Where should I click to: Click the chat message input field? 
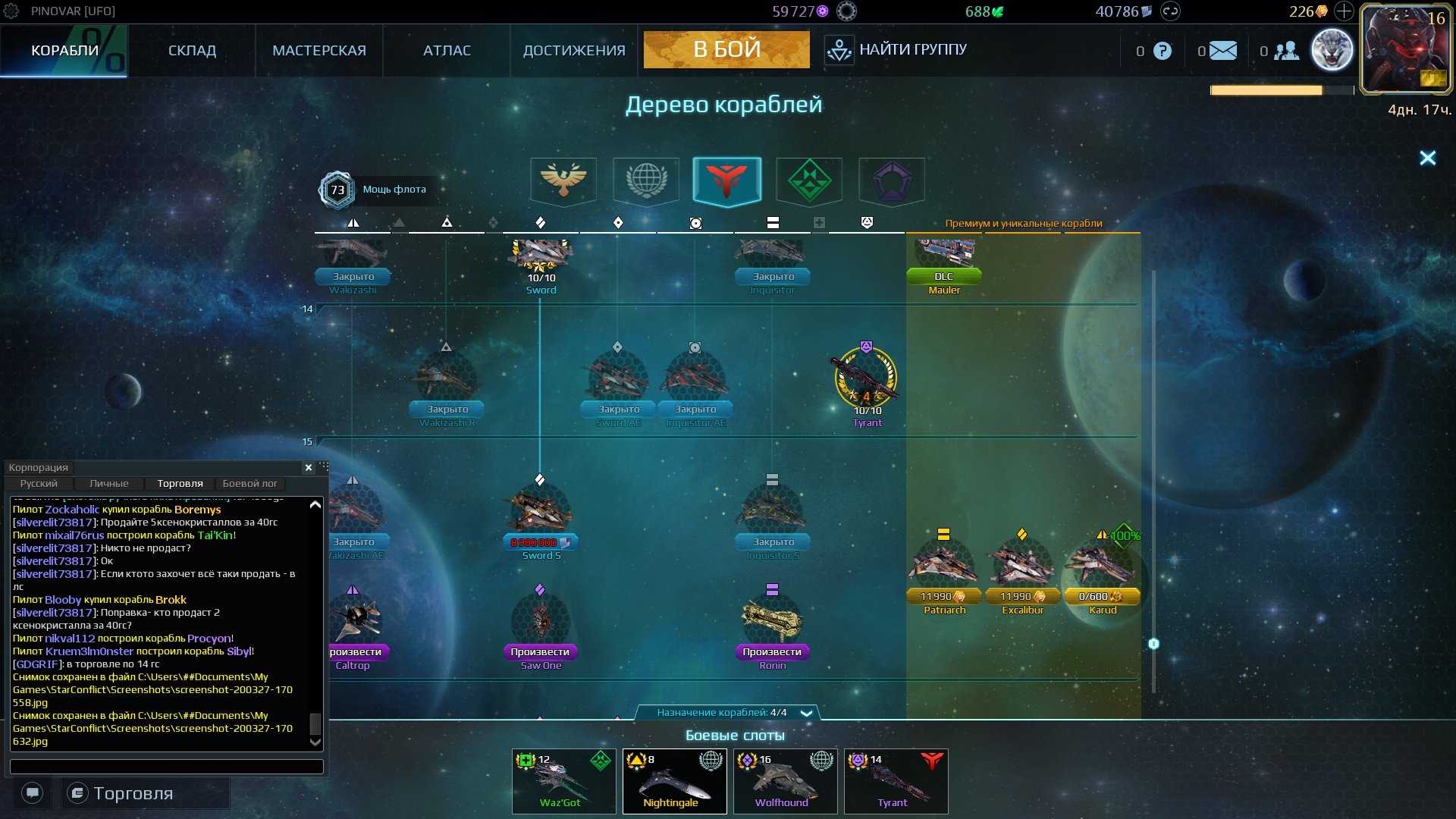[x=166, y=767]
